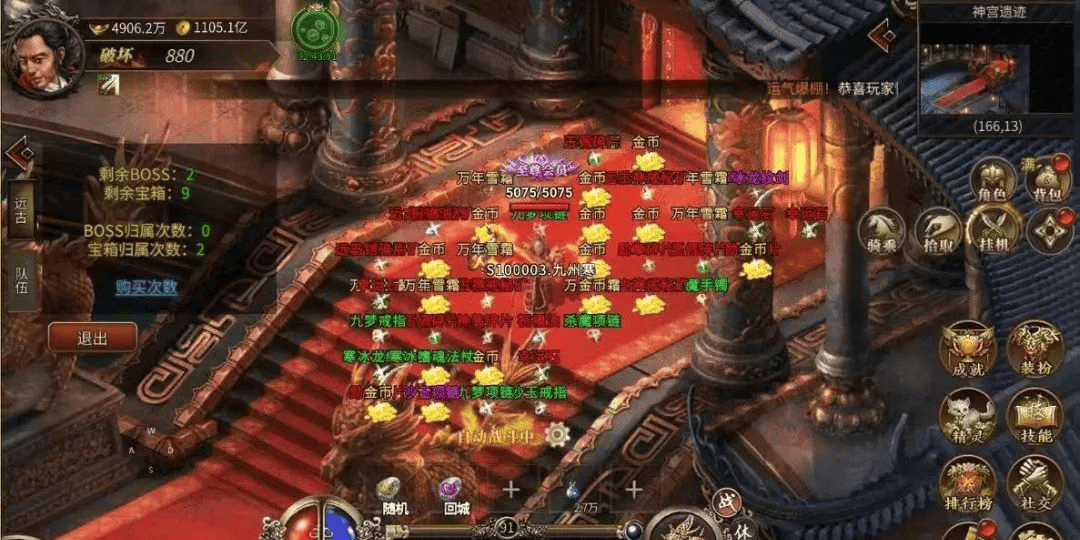This screenshot has width=1080, height=540.
Task: Use the 随机 random teleport stone
Action: click(x=391, y=492)
